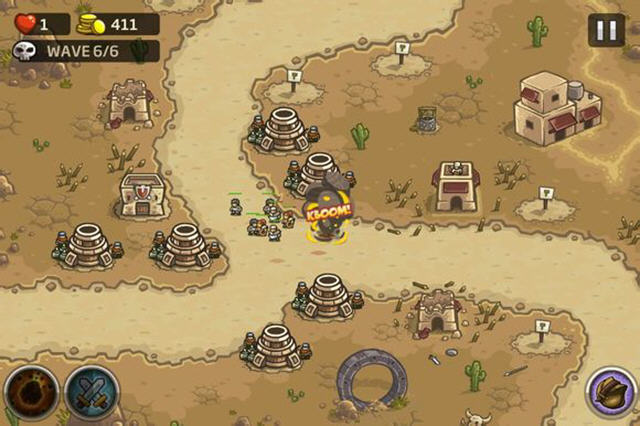Viewport: 640px width, 426px height.
Task: Call reinforcements with the crossed swords icon
Action: (90, 393)
